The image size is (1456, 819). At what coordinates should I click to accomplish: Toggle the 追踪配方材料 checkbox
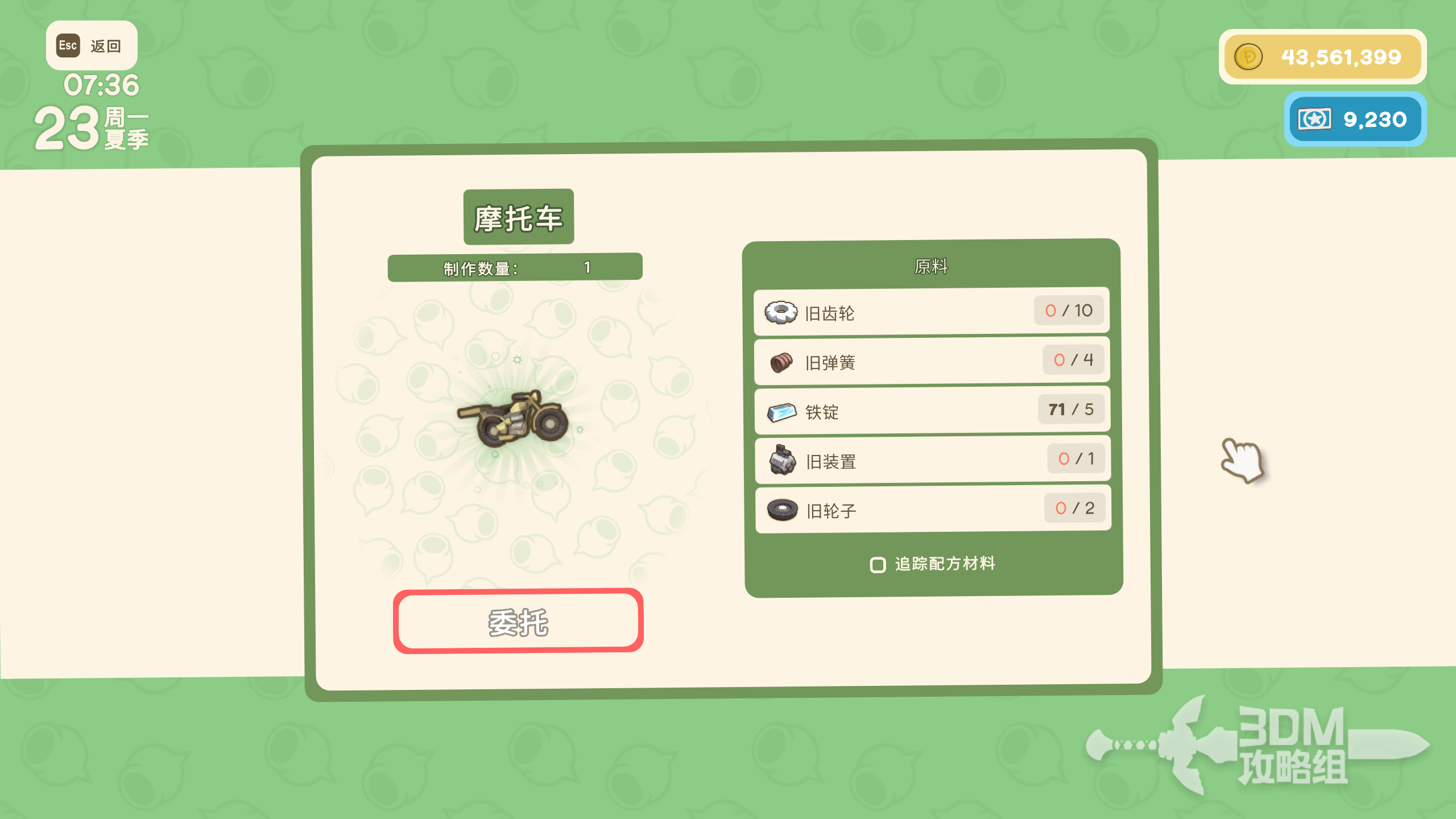[x=878, y=565]
